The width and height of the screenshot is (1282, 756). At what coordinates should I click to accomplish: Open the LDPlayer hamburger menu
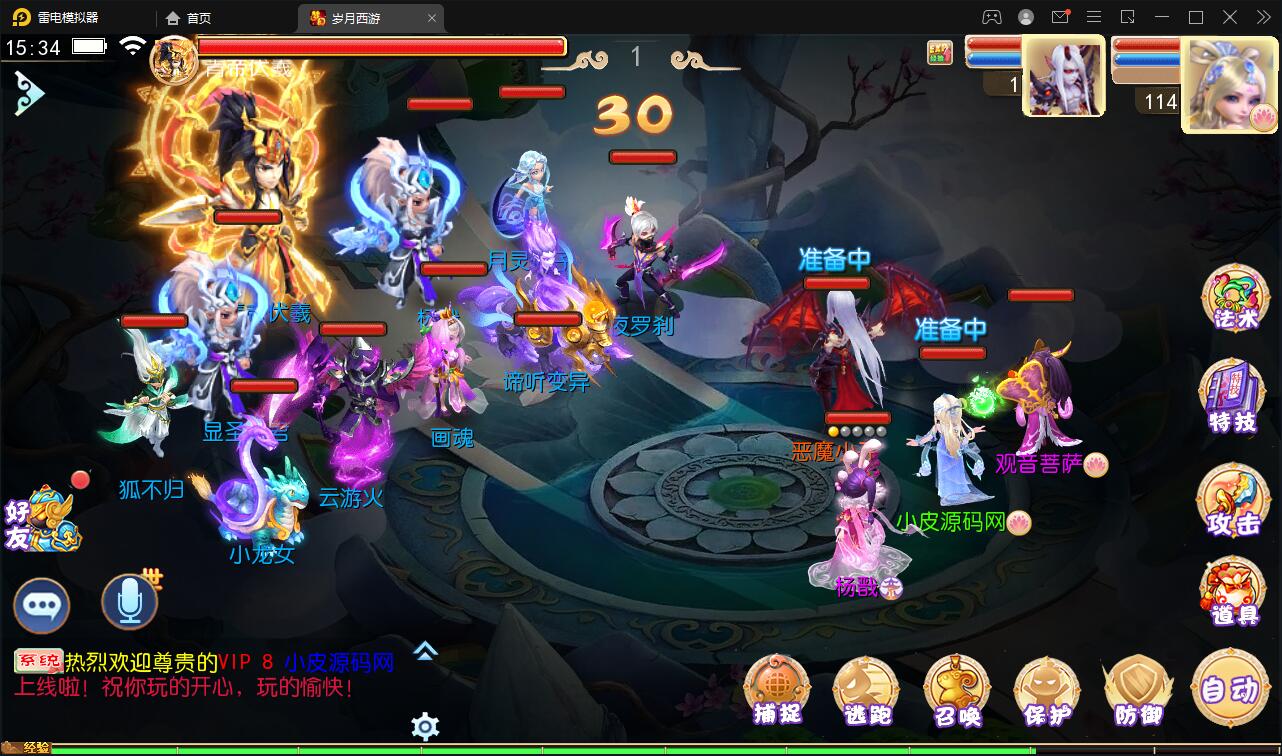tap(1095, 17)
